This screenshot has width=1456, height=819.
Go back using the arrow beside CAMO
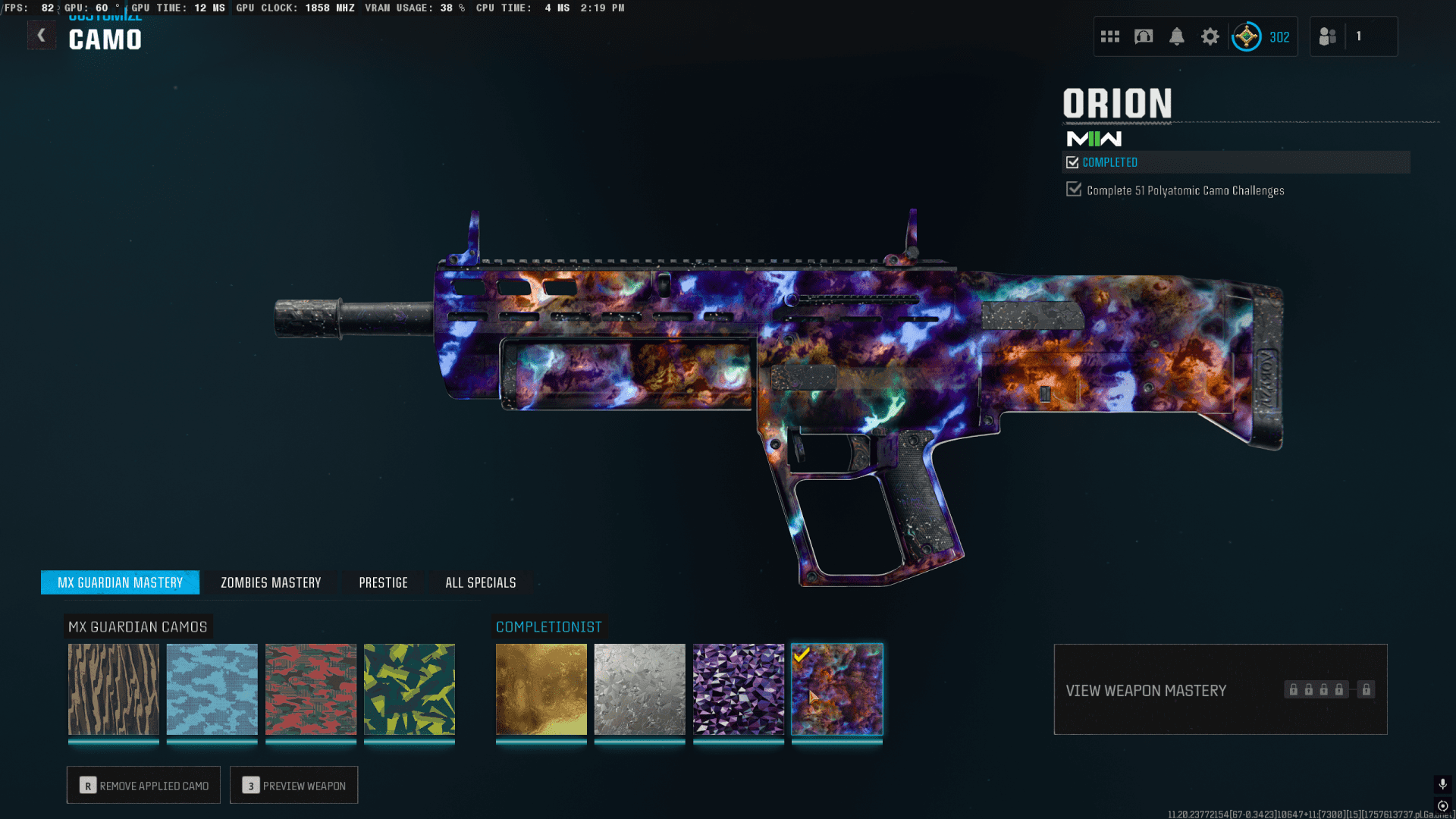[x=41, y=36]
